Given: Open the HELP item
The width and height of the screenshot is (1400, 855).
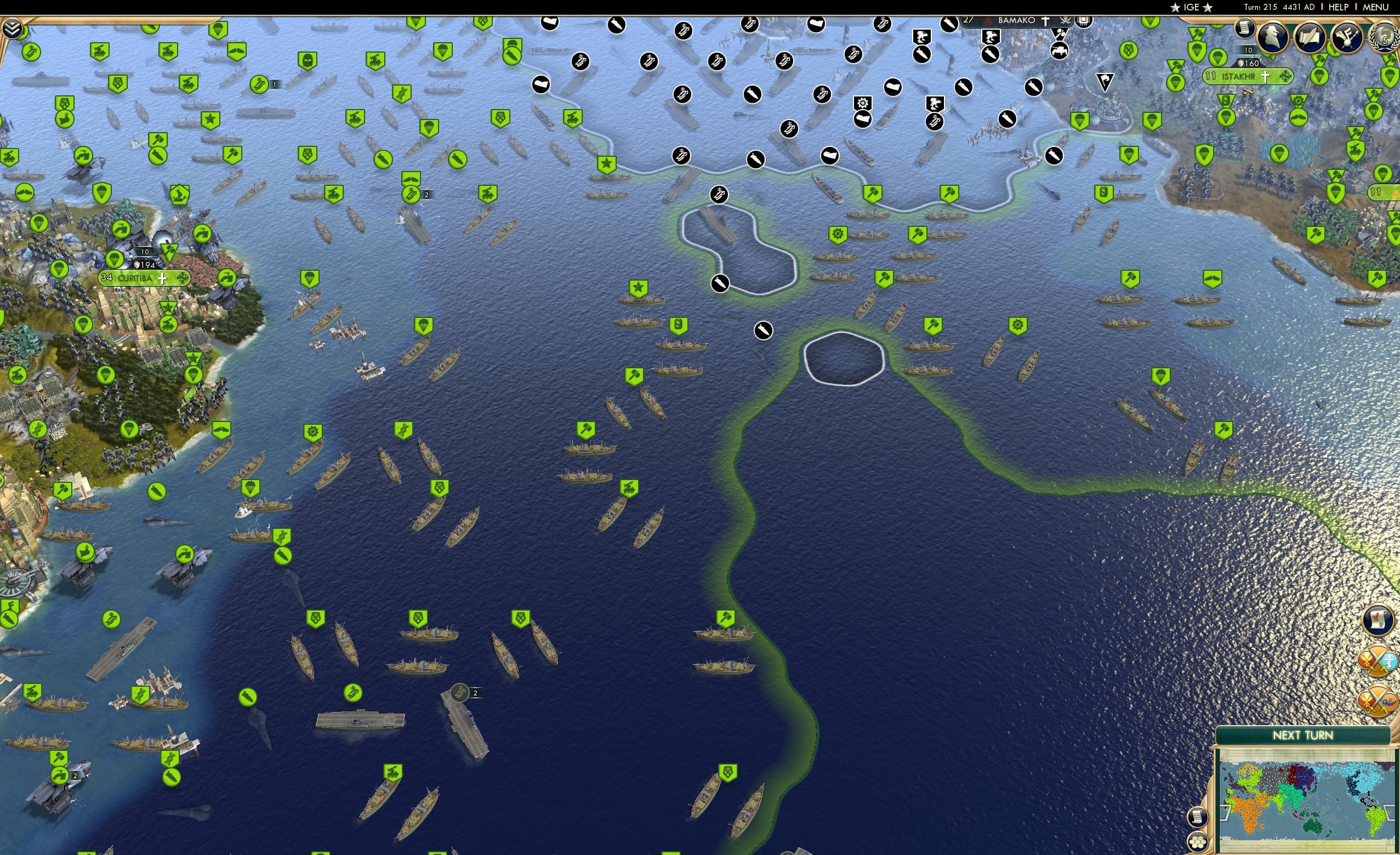Looking at the screenshot, I should pos(1339,7).
